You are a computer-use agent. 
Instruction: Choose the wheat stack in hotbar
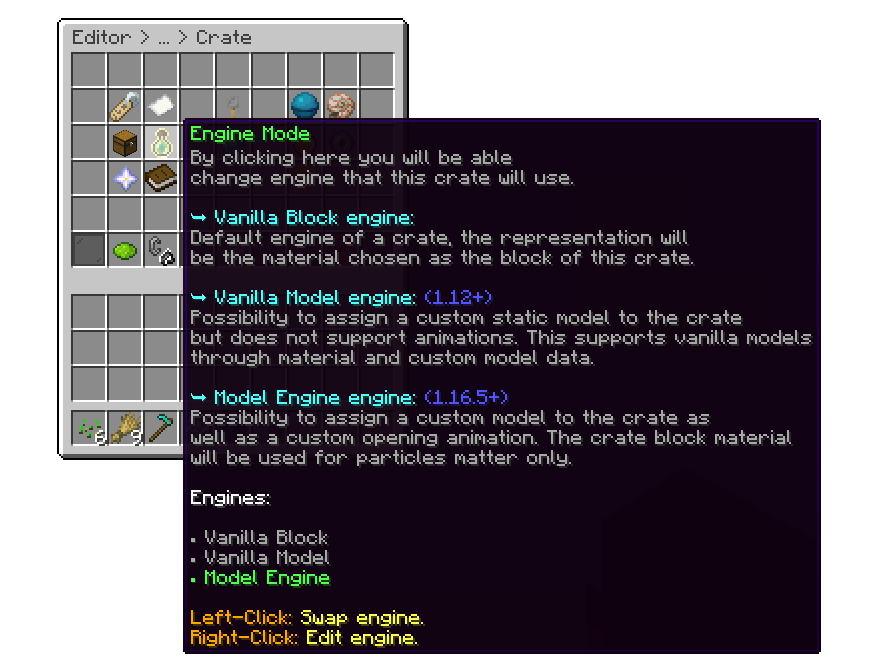(125, 430)
